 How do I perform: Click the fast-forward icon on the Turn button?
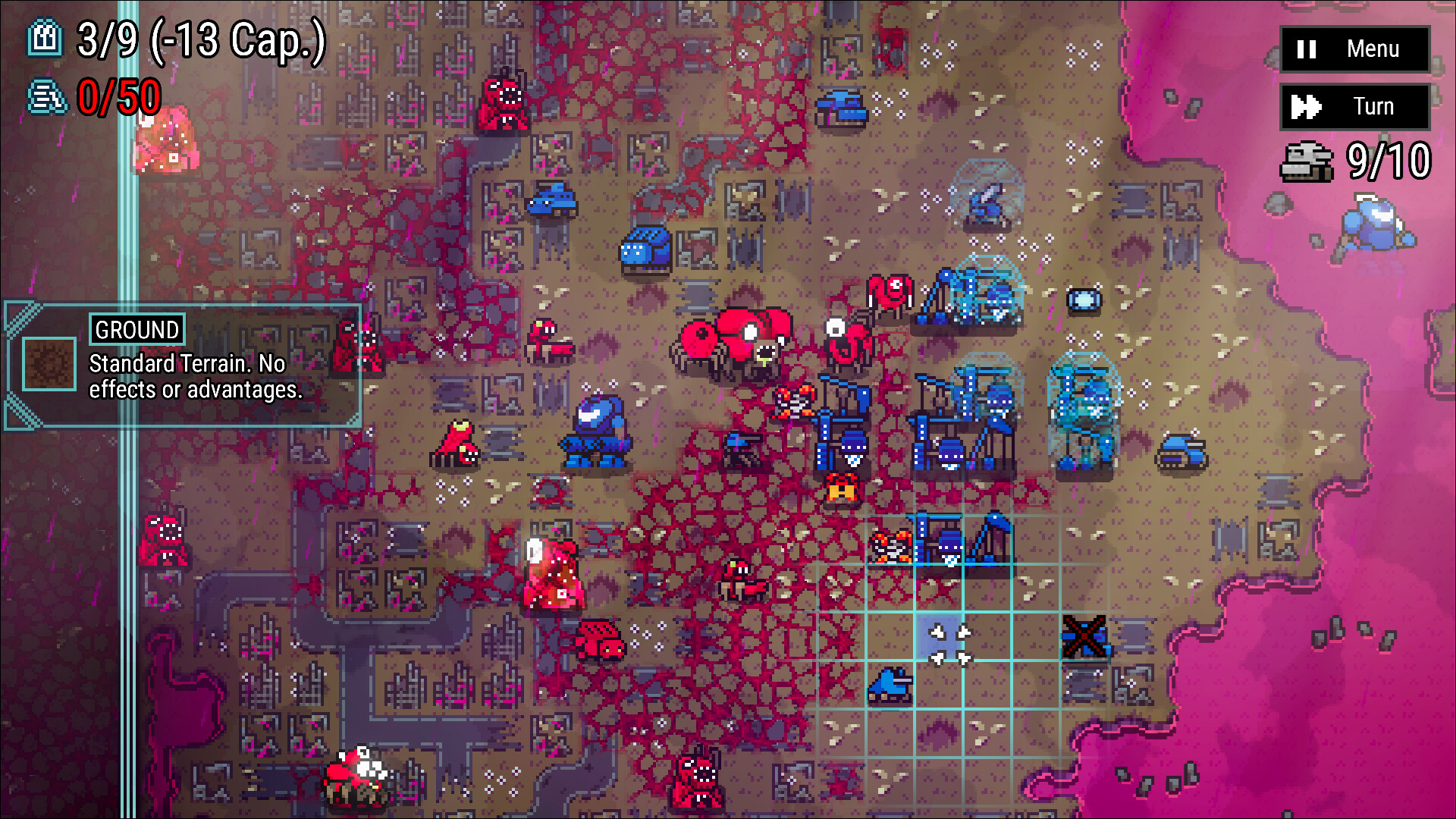pyautogui.click(x=1306, y=106)
